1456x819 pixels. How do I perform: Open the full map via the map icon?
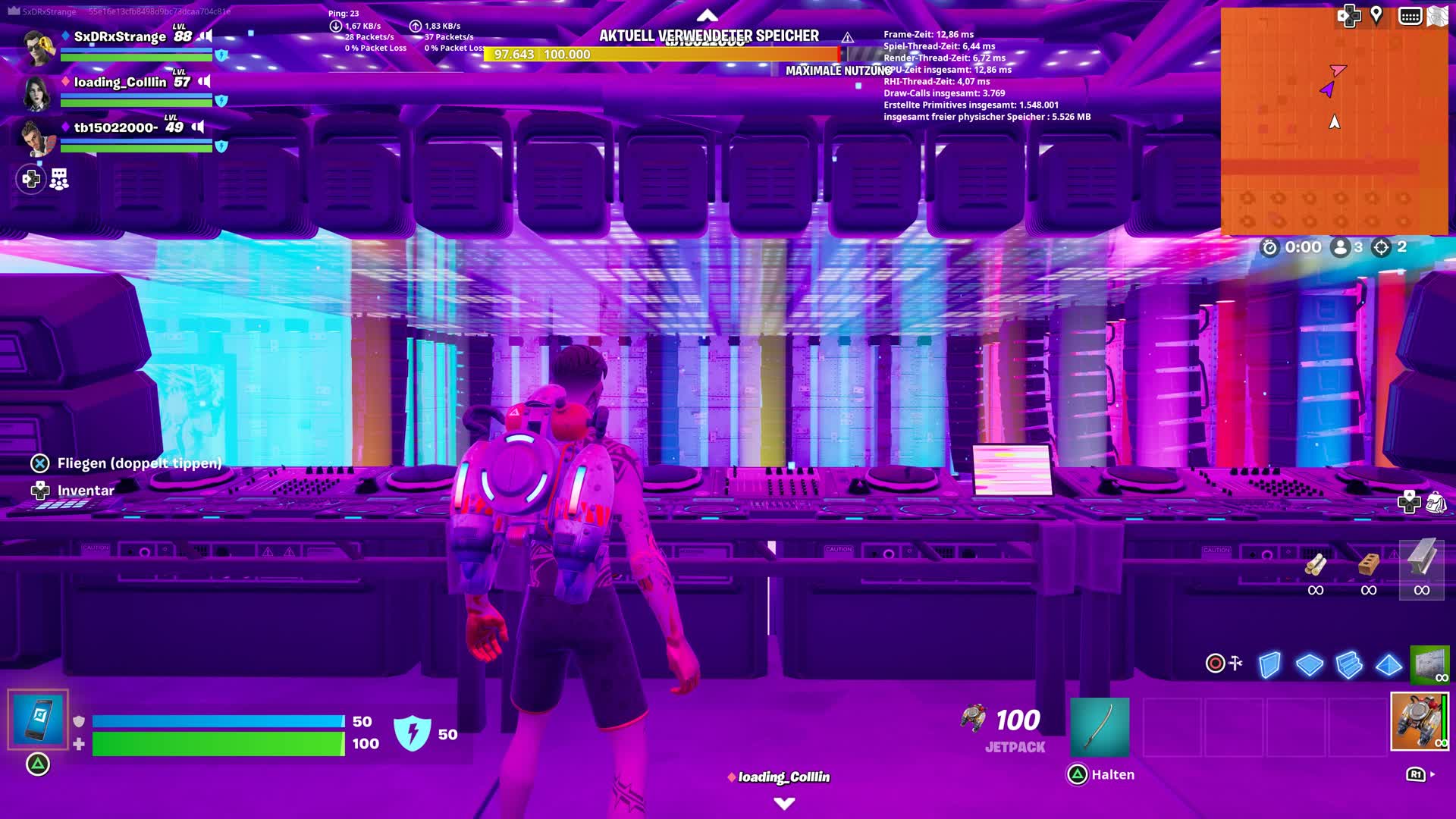tap(1438, 15)
